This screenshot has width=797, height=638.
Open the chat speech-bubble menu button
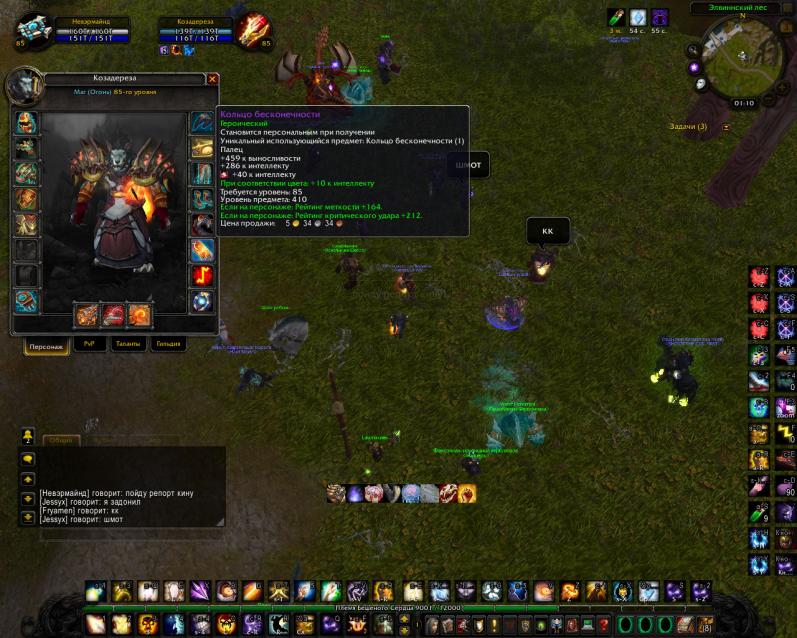(28, 457)
